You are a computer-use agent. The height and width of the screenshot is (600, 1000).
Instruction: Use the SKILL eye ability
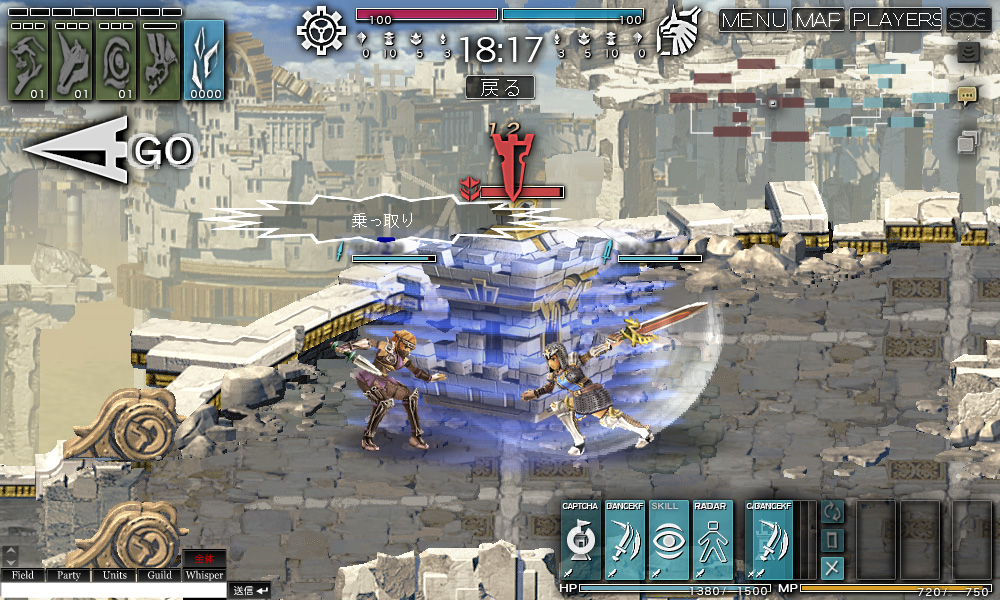click(668, 540)
